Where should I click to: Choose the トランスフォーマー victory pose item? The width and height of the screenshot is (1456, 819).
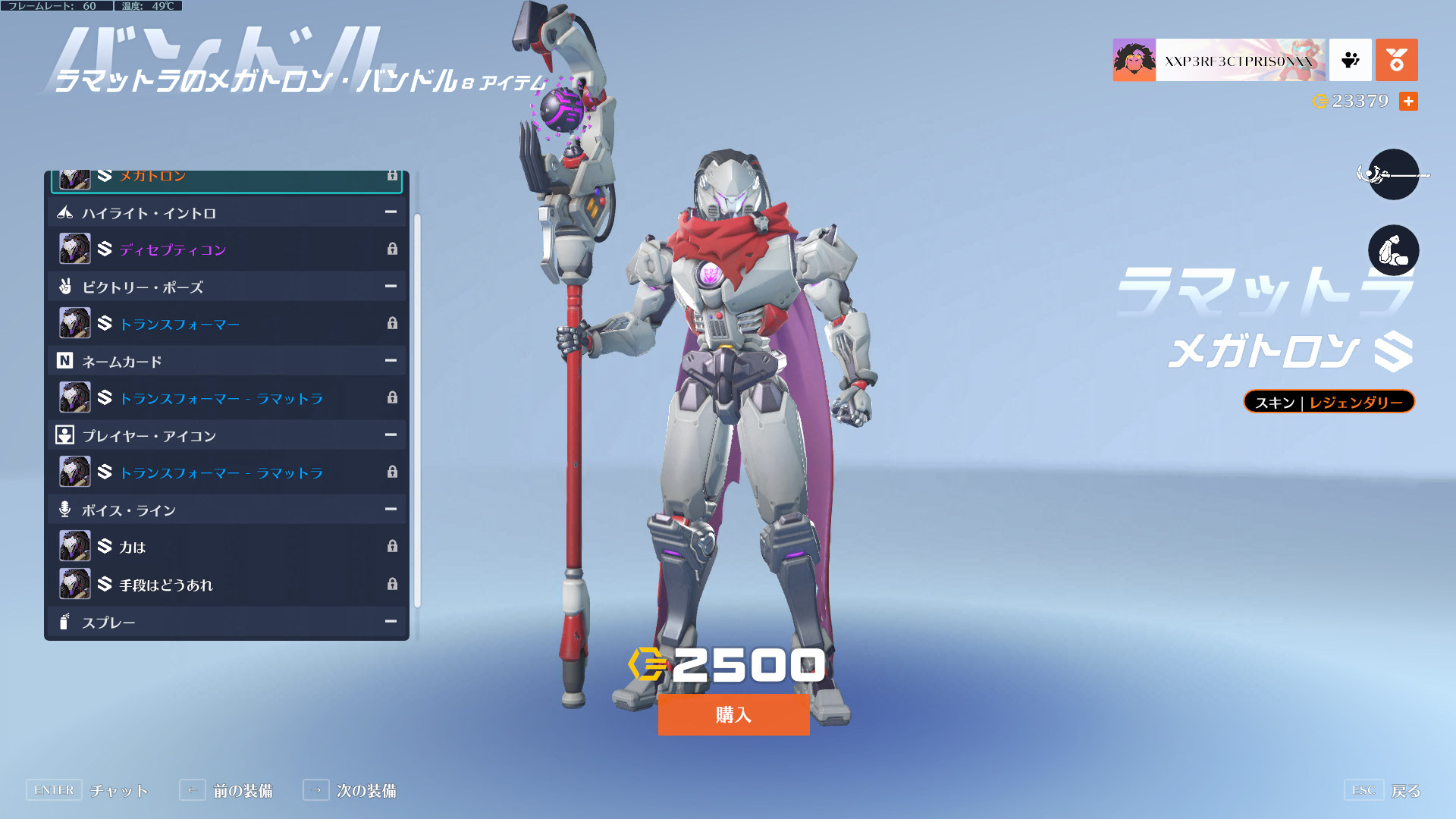pyautogui.click(x=226, y=324)
